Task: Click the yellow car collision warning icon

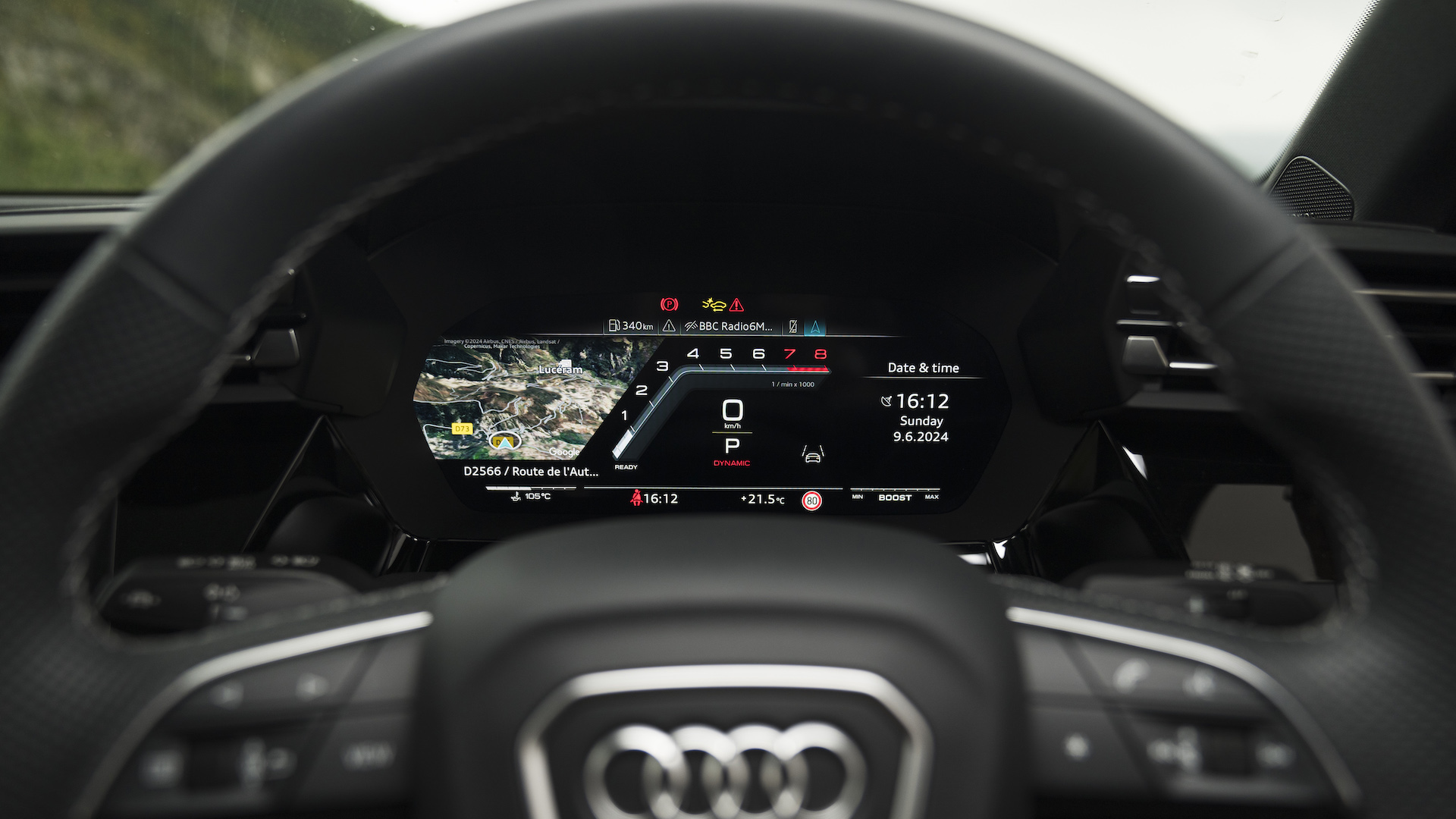Action: [x=714, y=304]
